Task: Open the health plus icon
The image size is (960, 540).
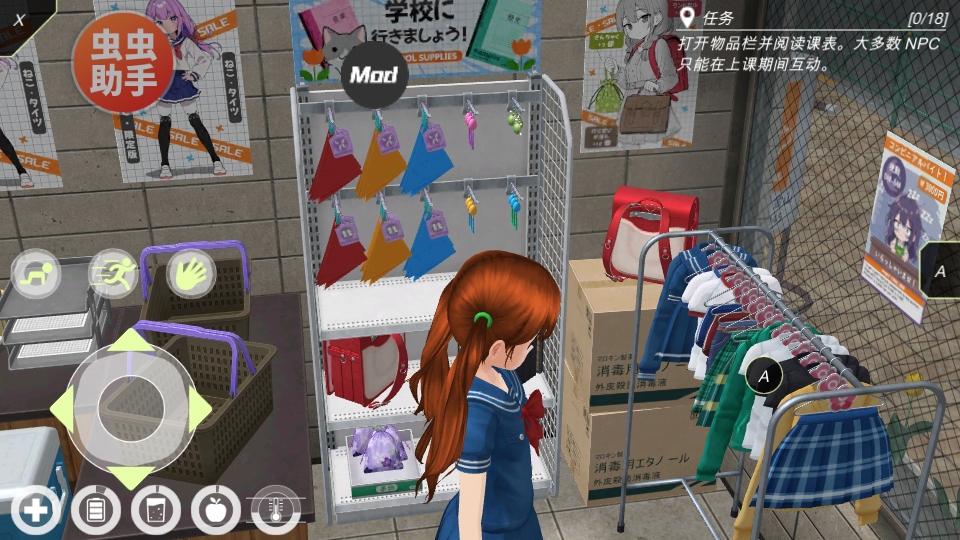Action: click(36, 512)
